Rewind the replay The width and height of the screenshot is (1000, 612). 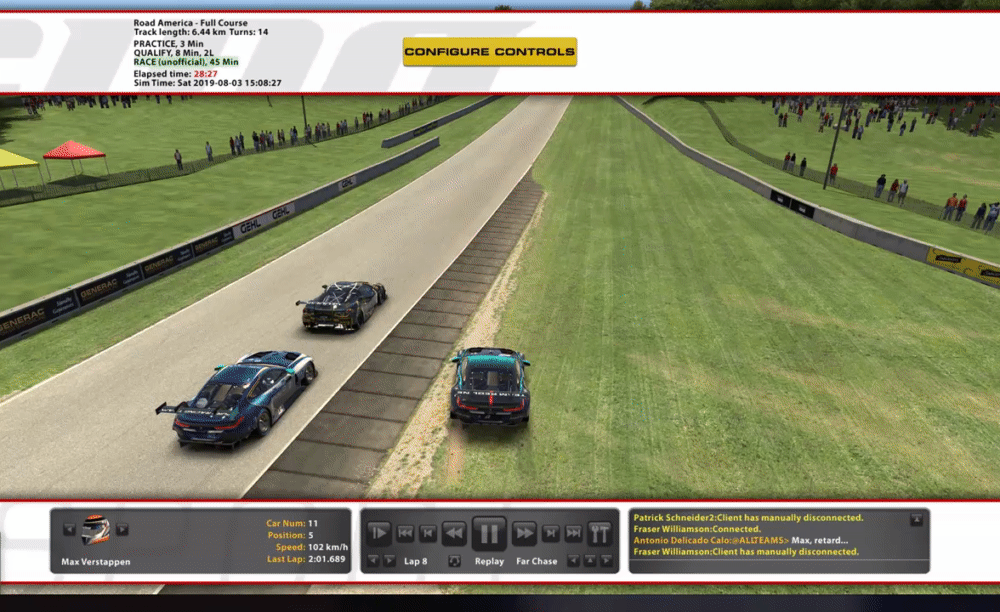coord(453,533)
